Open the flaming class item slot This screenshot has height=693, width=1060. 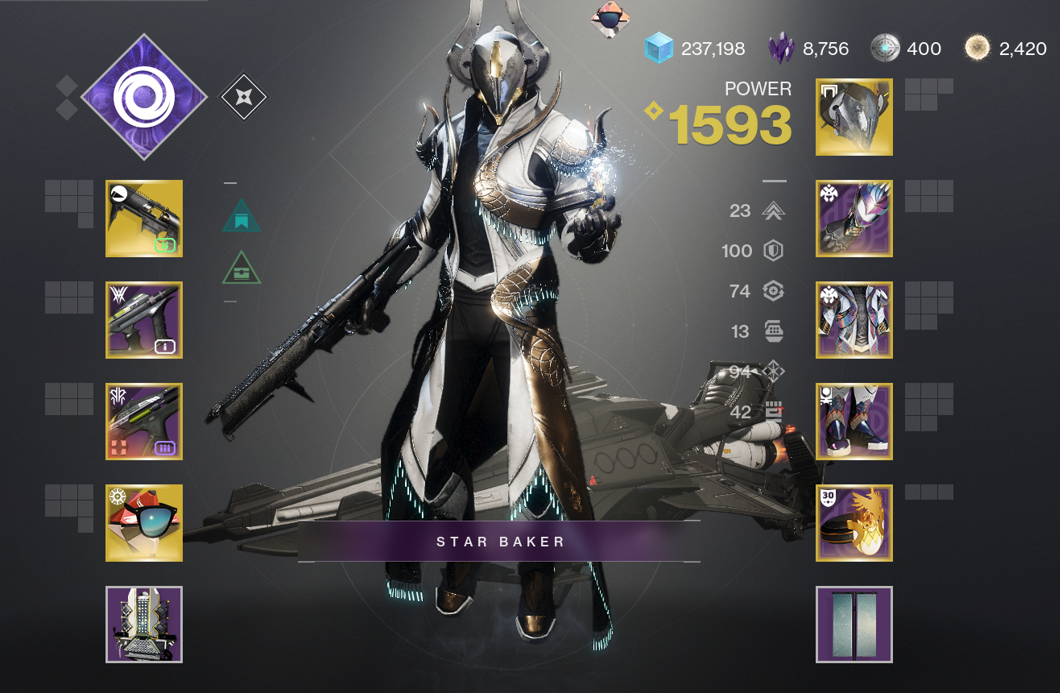coord(854,523)
